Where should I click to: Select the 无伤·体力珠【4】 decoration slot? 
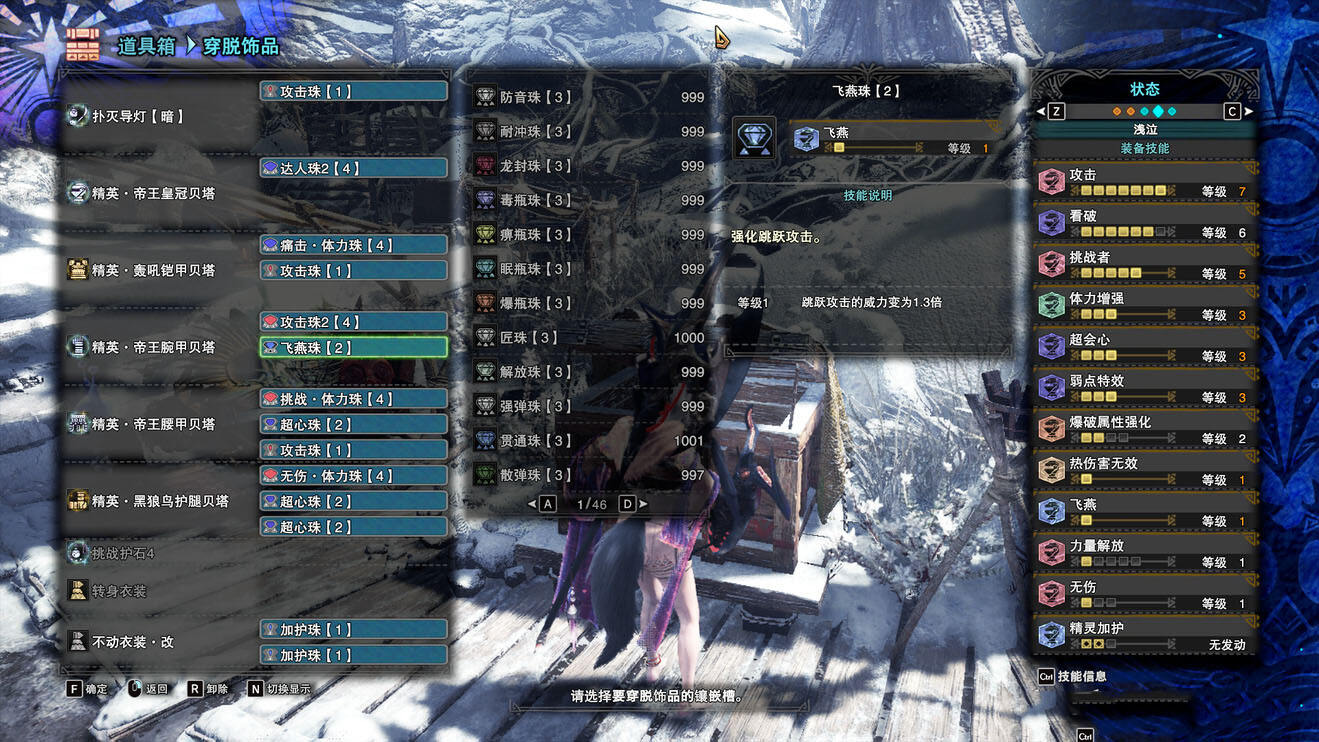click(353, 476)
